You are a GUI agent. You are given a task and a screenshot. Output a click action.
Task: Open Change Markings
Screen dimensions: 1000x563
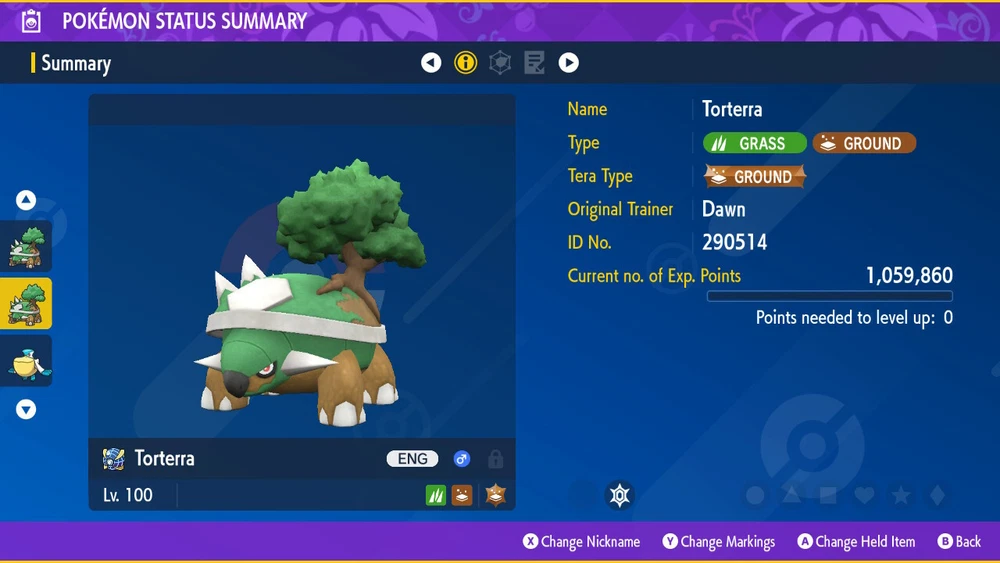(718, 542)
